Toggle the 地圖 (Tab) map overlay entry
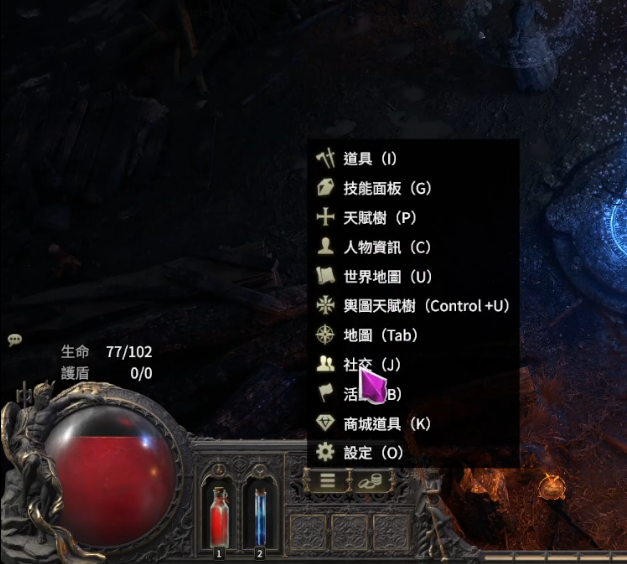Image resolution: width=627 pixels, height=564 pixels. 380,335
